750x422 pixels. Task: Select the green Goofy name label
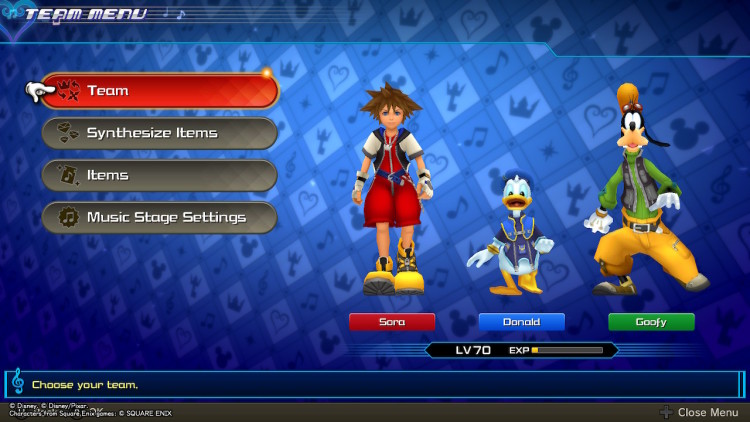[651, 322]
